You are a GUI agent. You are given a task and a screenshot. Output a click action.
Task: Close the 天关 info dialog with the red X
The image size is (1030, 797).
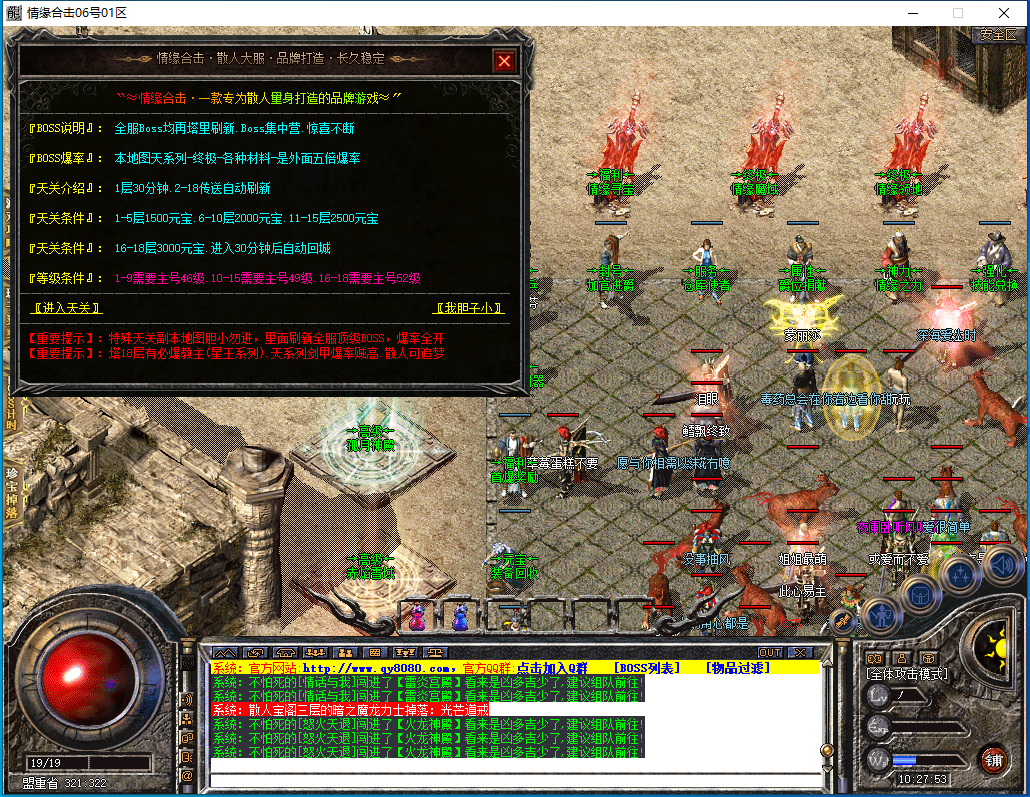pyautogui.click(x=504, y=61)
